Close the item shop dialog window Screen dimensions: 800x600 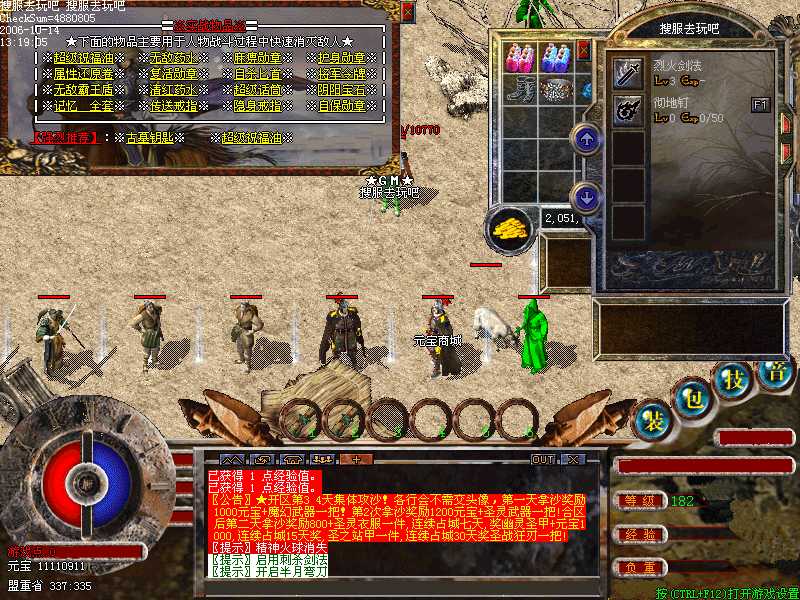pos(407,11)
